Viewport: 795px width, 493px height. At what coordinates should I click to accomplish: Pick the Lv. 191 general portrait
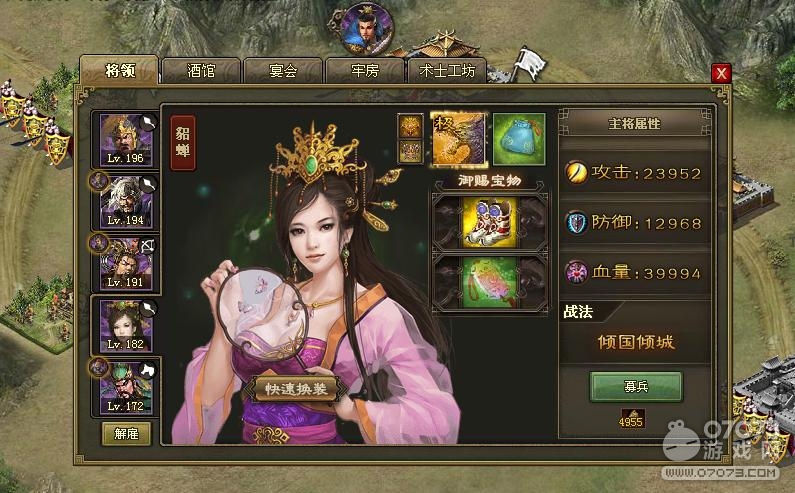[125, 261]
